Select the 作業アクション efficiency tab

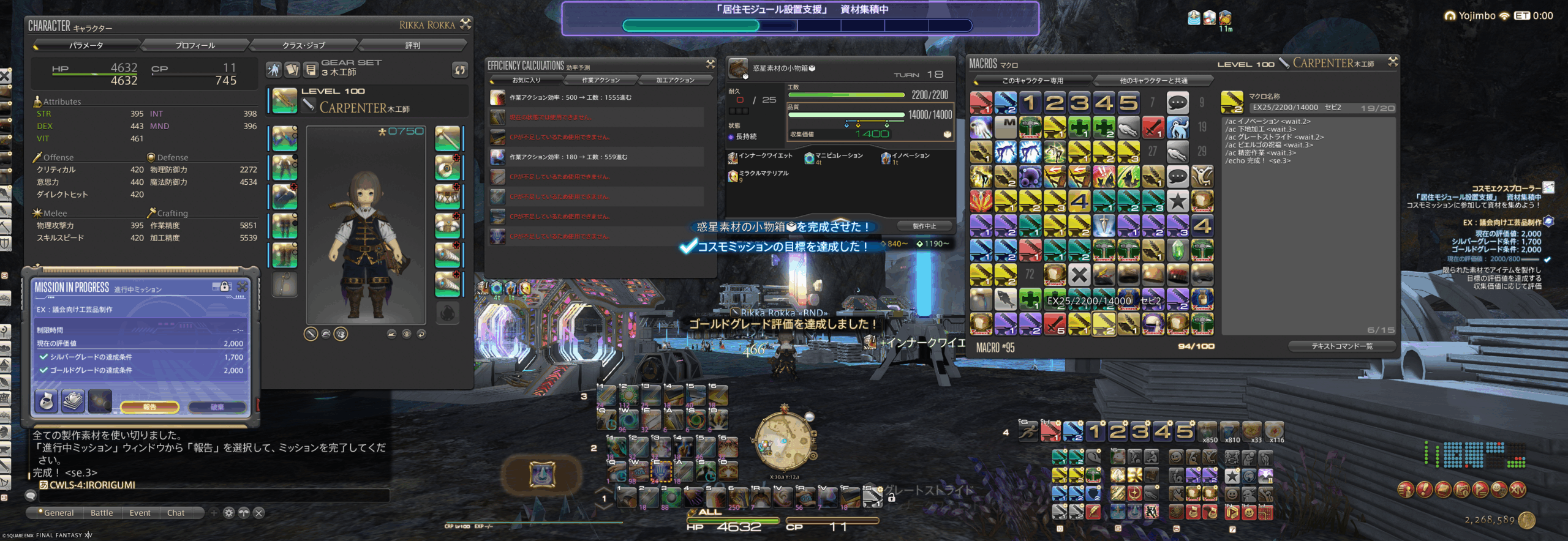click(x=600, y=80)
